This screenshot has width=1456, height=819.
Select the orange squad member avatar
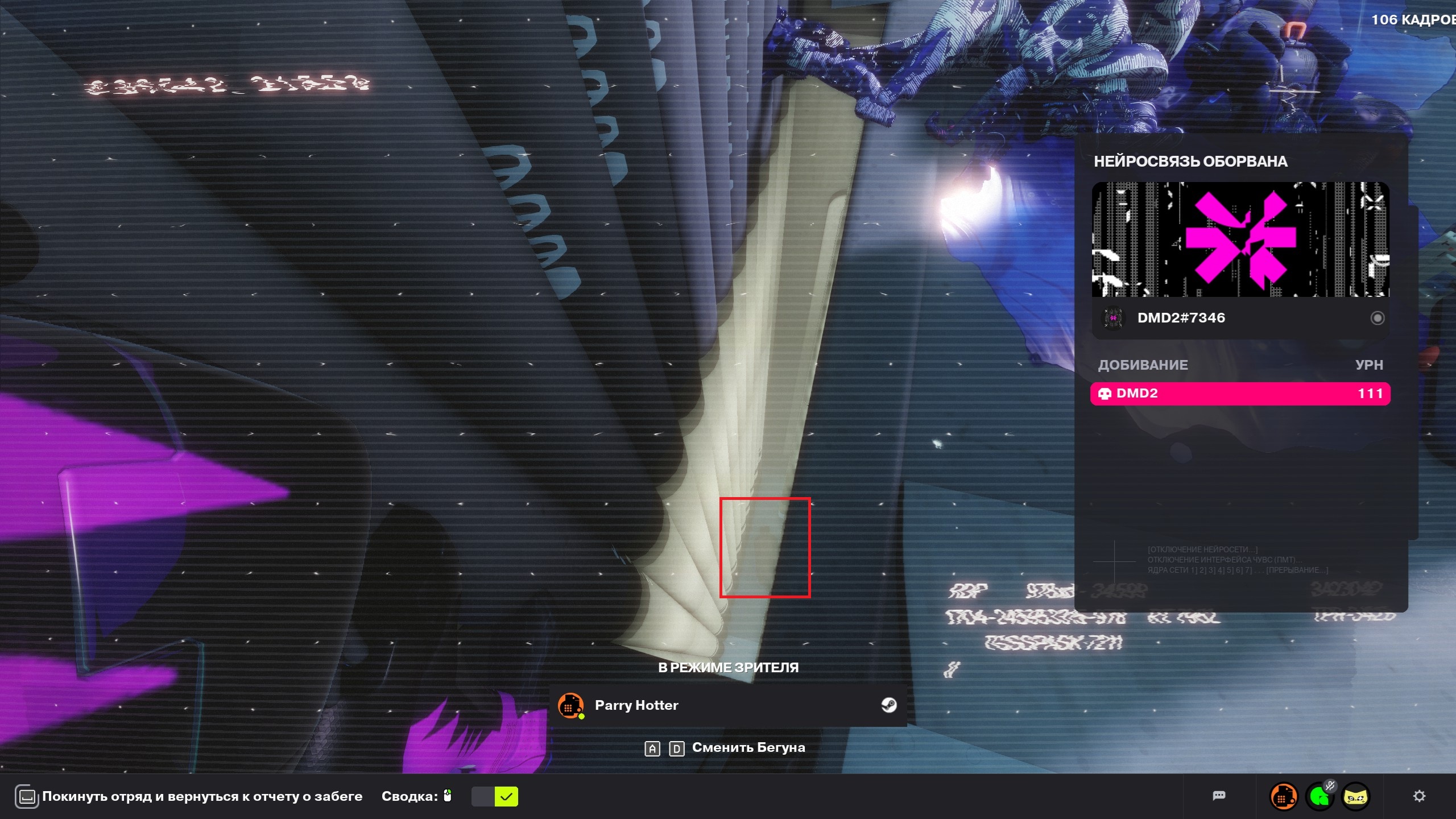tap(1283, 797)
